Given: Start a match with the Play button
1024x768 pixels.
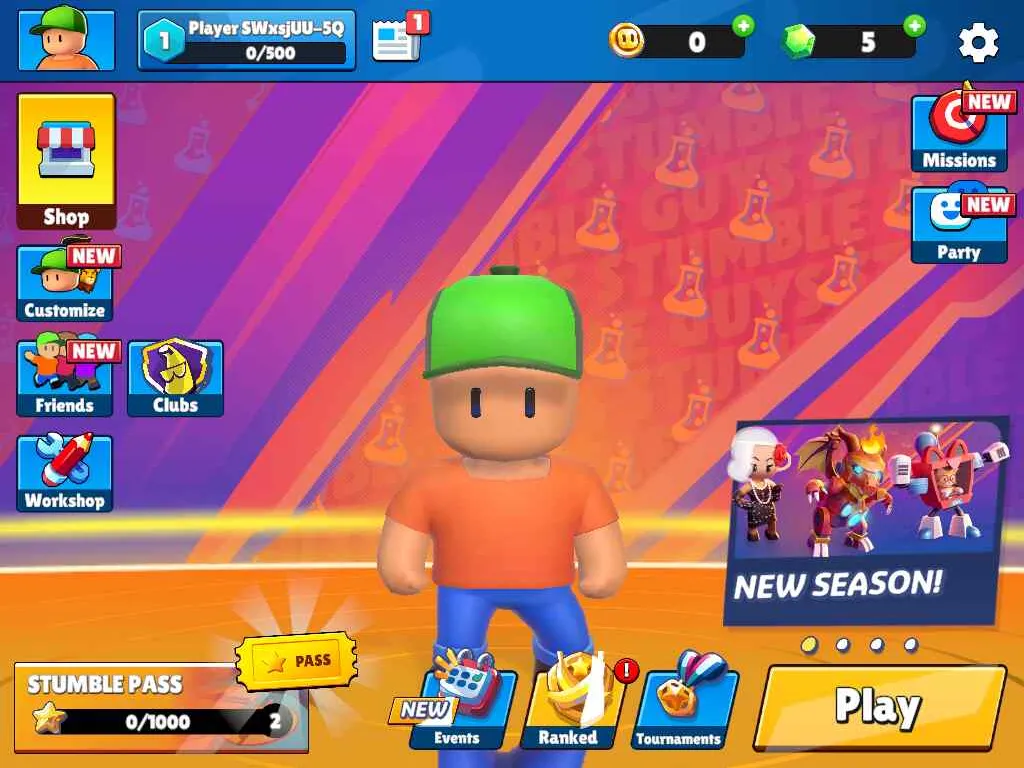Looking at the screenshot, I should pos(879,707).
